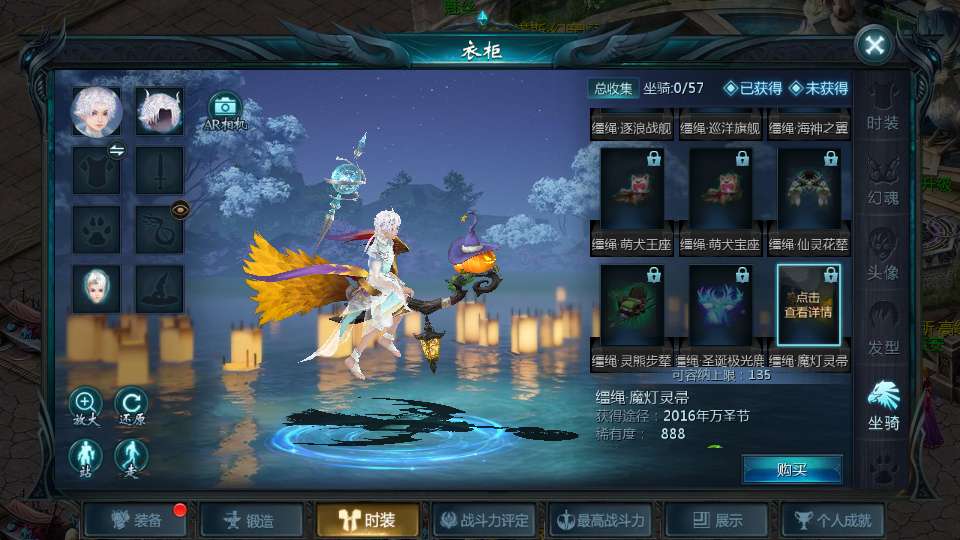The image size is (960, 540).
Task: Reset the preview with 还原
Action: coord(131,405)
